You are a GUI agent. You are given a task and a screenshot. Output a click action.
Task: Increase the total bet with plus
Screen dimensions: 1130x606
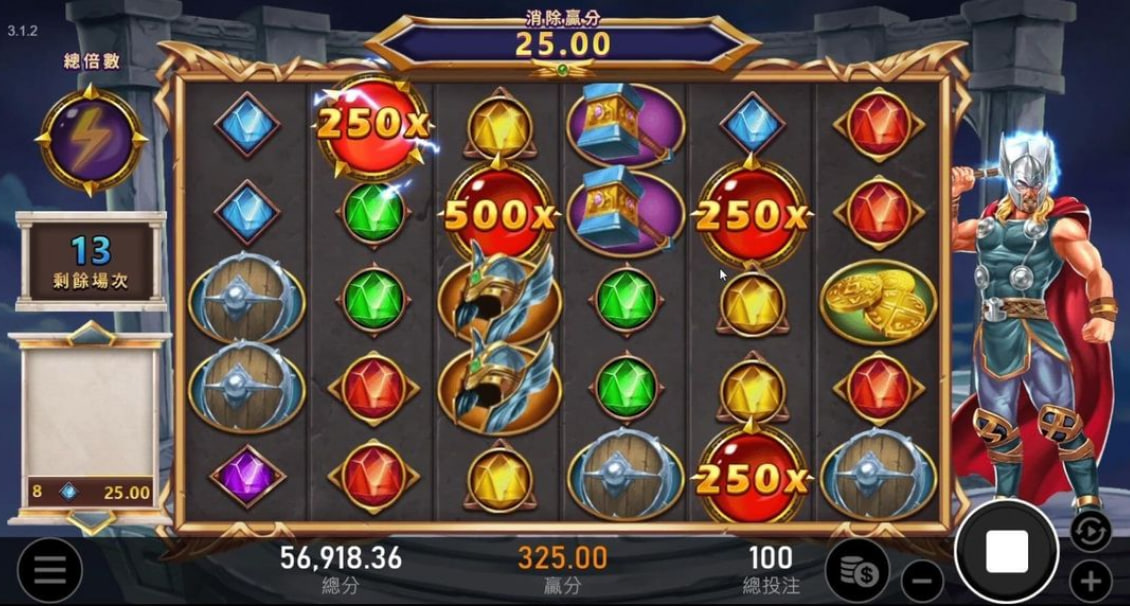[1091, 580]
